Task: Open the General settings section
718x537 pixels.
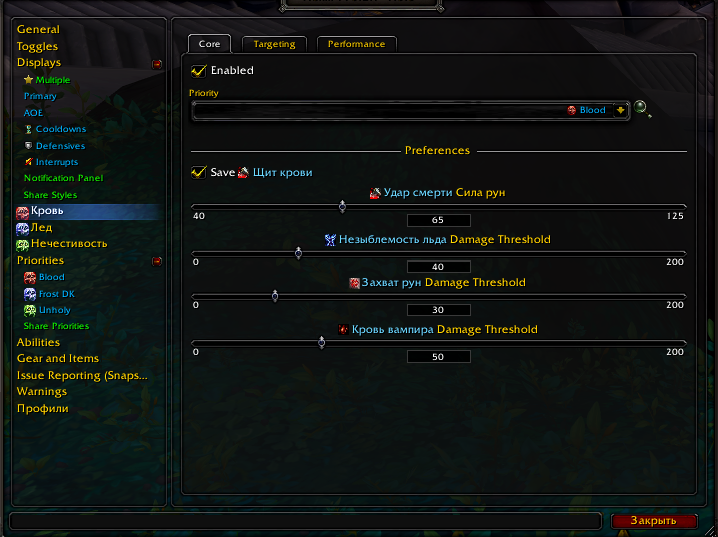Action: (38, 30)
